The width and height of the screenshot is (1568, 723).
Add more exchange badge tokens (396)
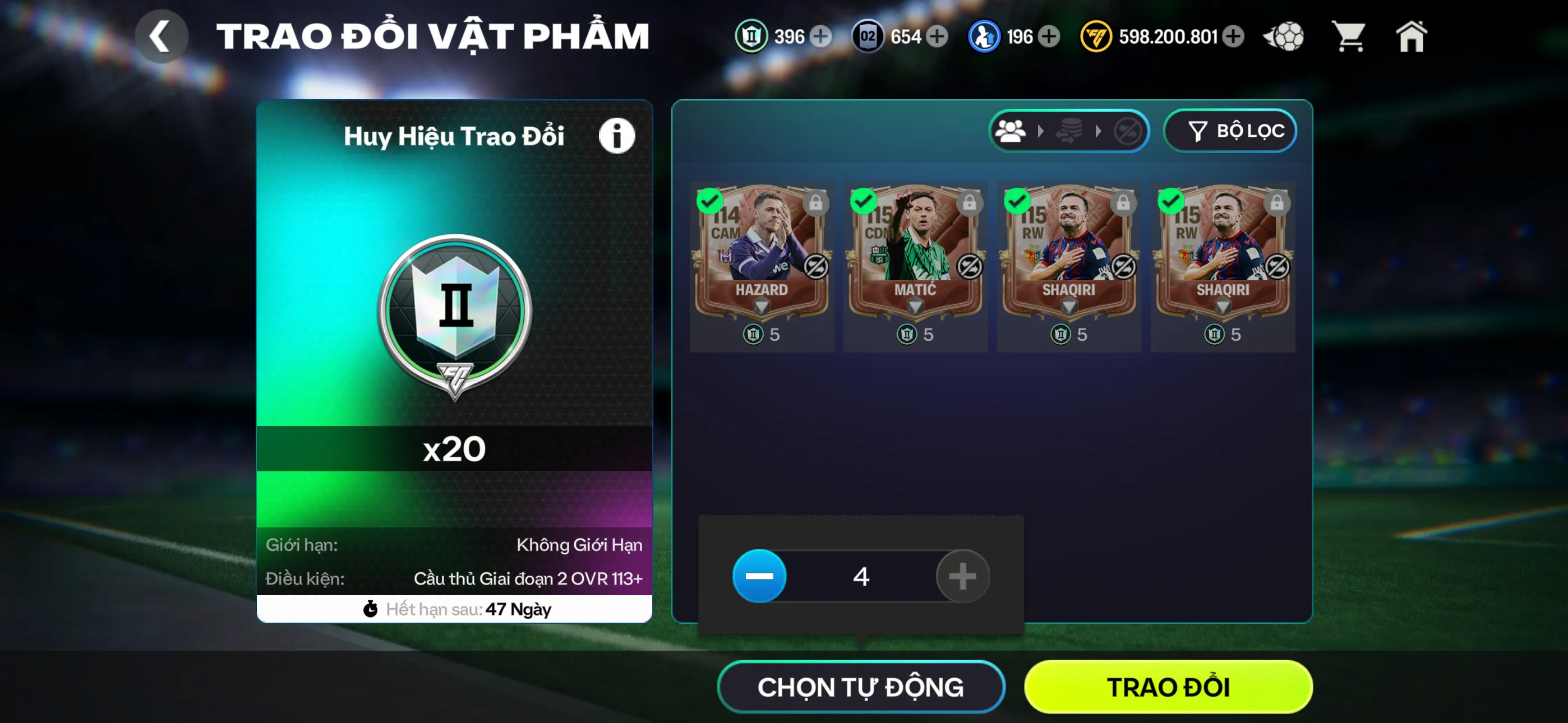click(821, 36)
